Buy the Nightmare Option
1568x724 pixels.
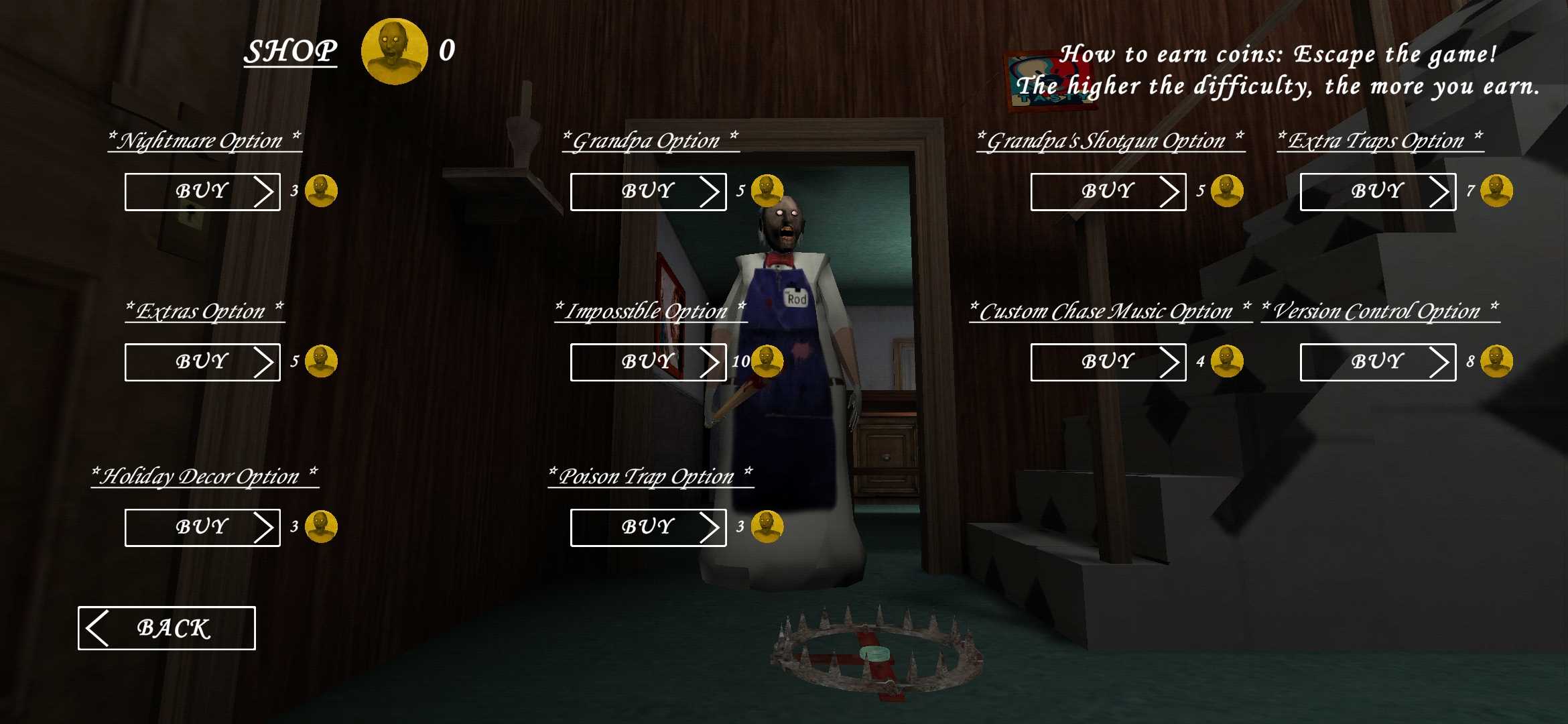202,192
